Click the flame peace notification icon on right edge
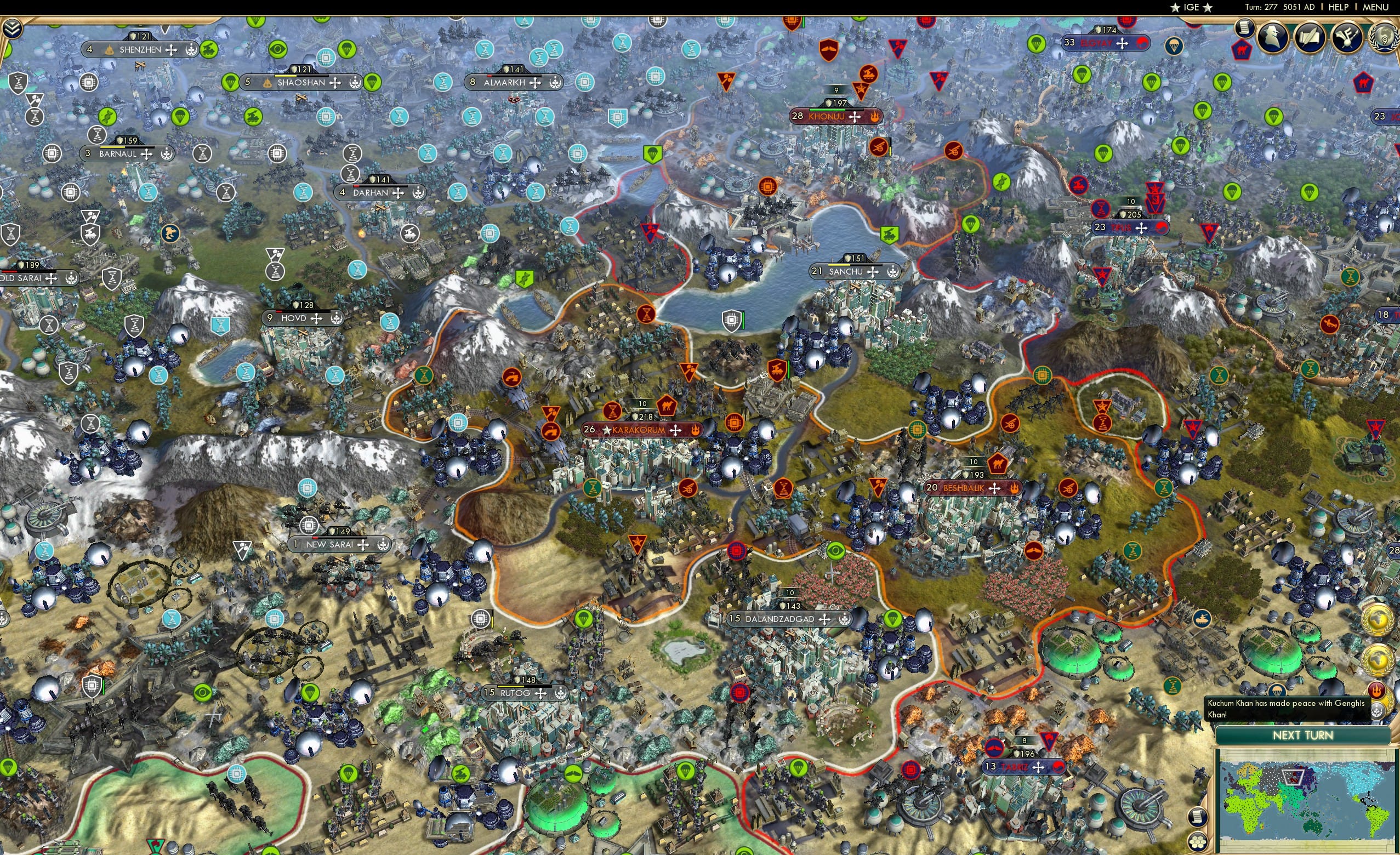The width and height of the screenshot is (1400, 855). 1377,689
